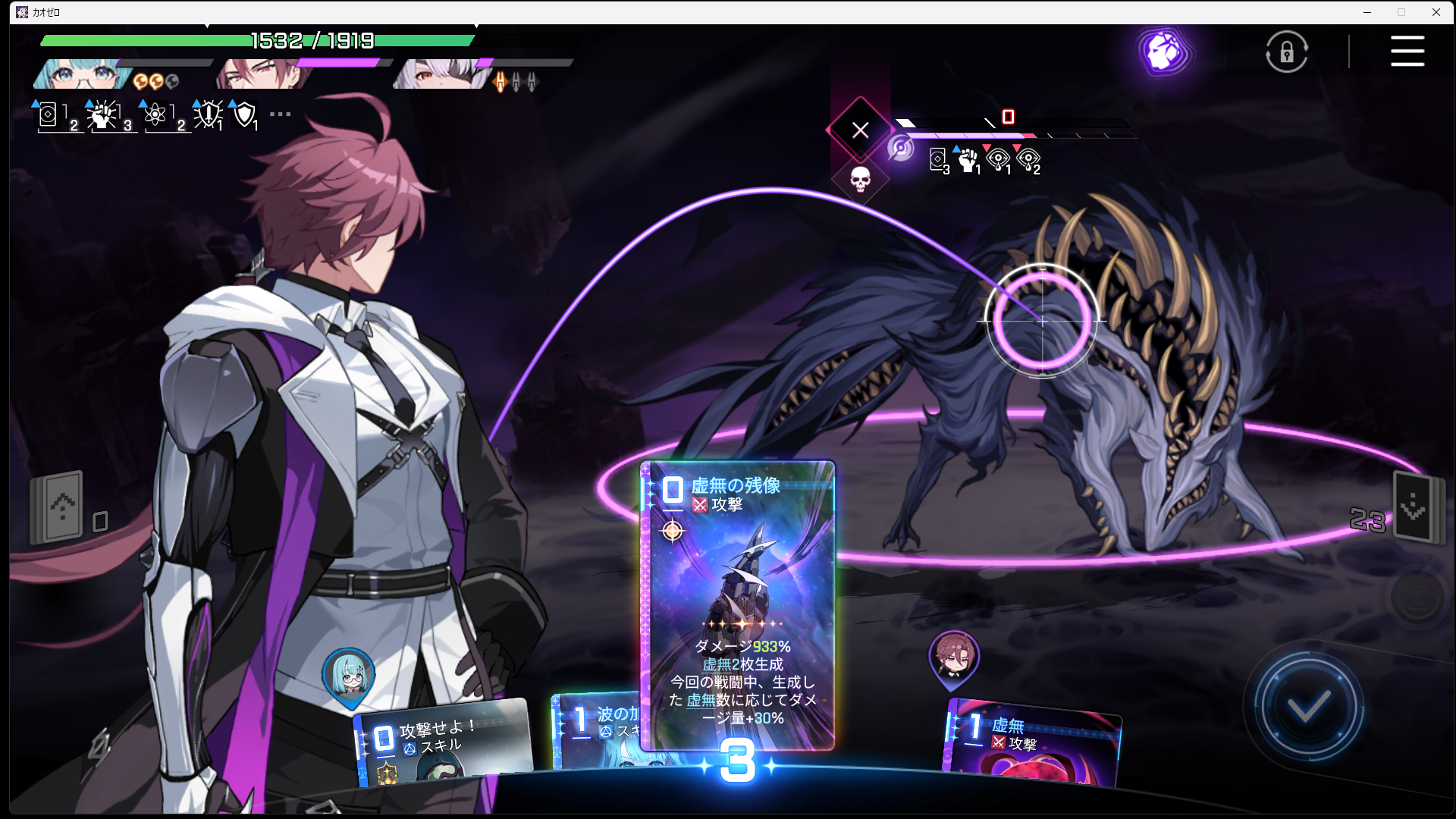The height and width of the screenshot is (819, 1456).
Task: Inspect the enemy's raised fist status icon
Action: [968, 159]
